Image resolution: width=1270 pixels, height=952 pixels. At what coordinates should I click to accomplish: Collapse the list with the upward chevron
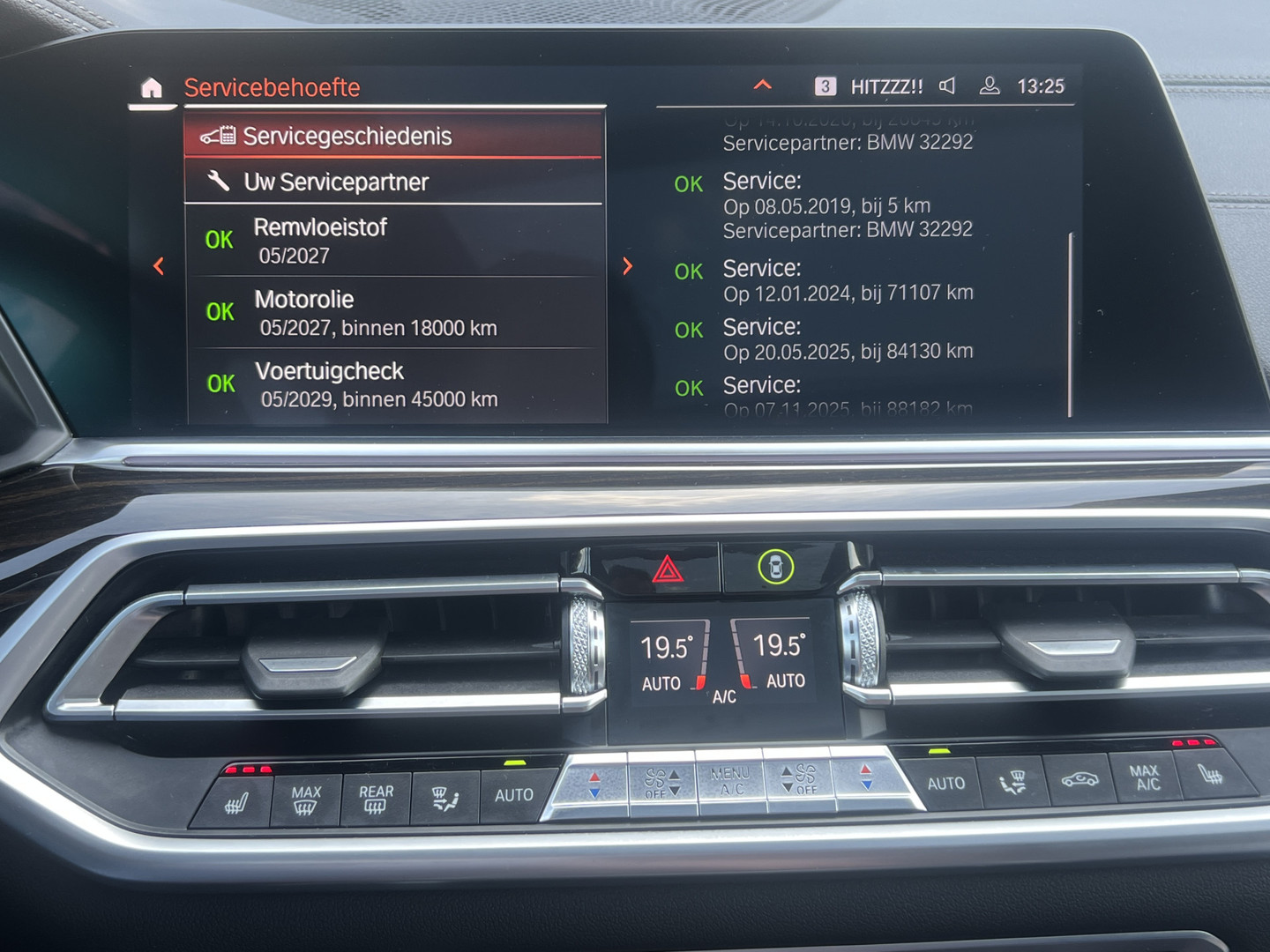pos(760,86)
